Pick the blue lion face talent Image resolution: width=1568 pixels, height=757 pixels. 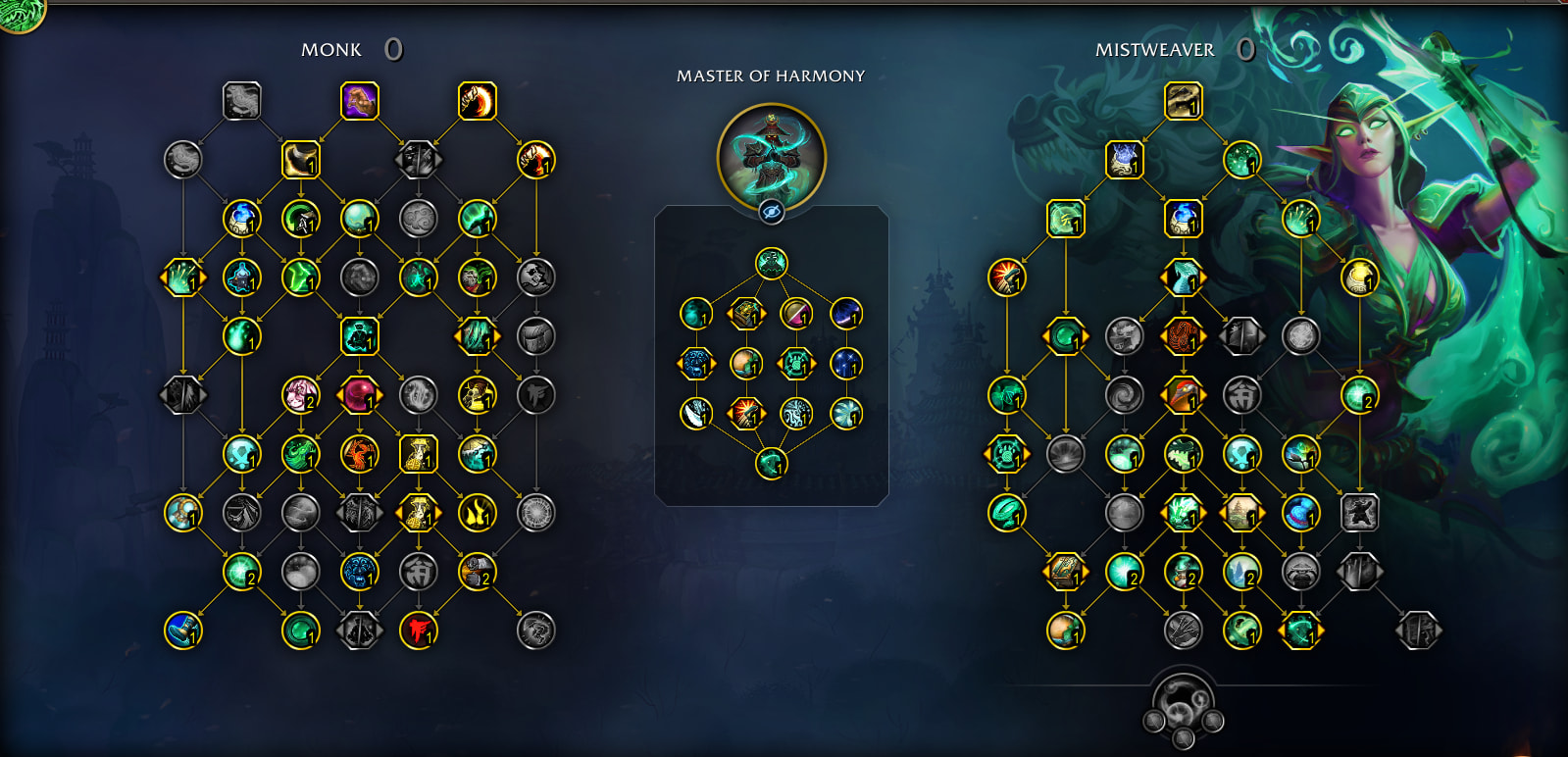point(360,572)
